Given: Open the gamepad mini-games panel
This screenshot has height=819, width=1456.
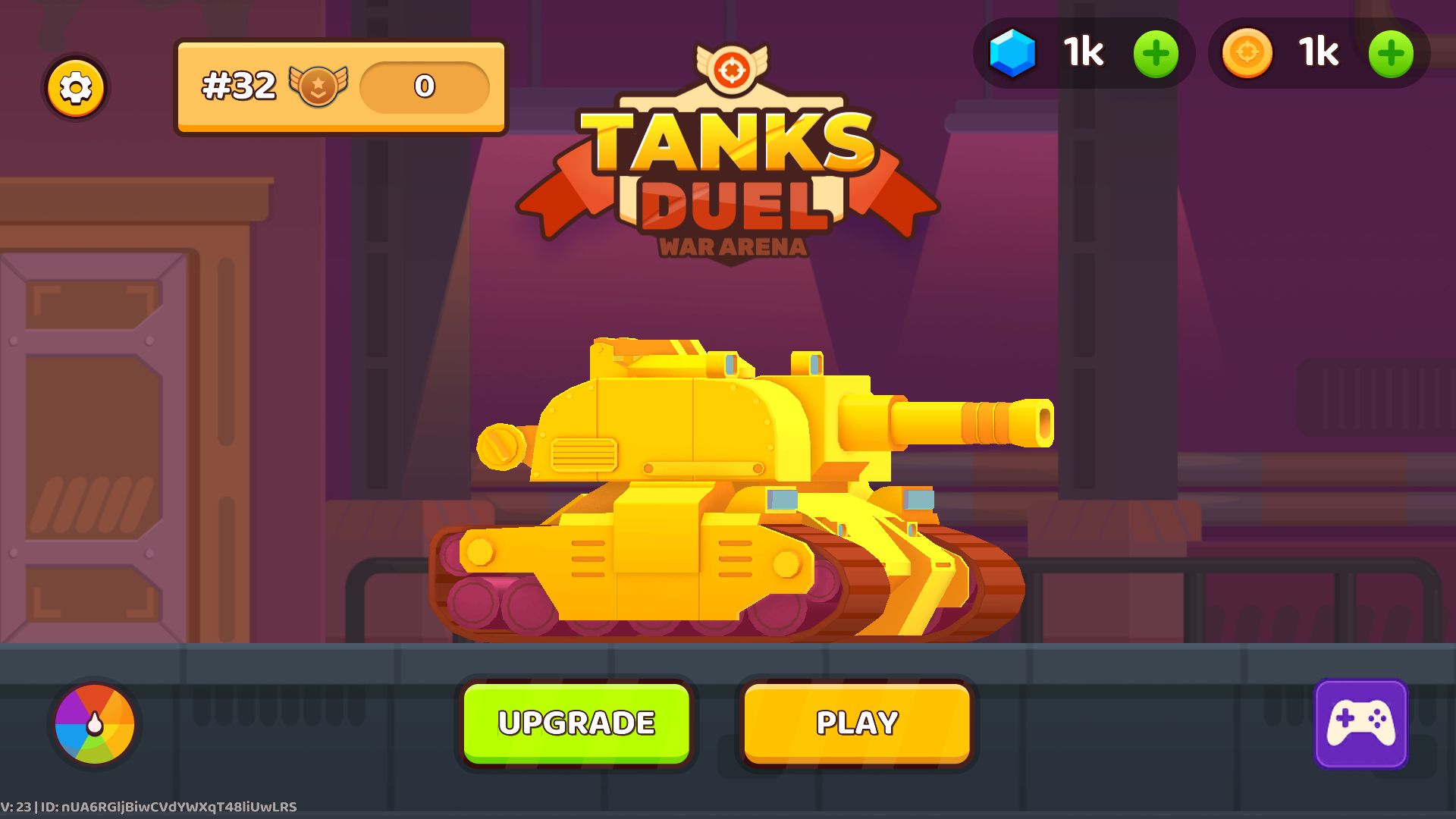Looking at the screenshot, I should pos(1361,724).
